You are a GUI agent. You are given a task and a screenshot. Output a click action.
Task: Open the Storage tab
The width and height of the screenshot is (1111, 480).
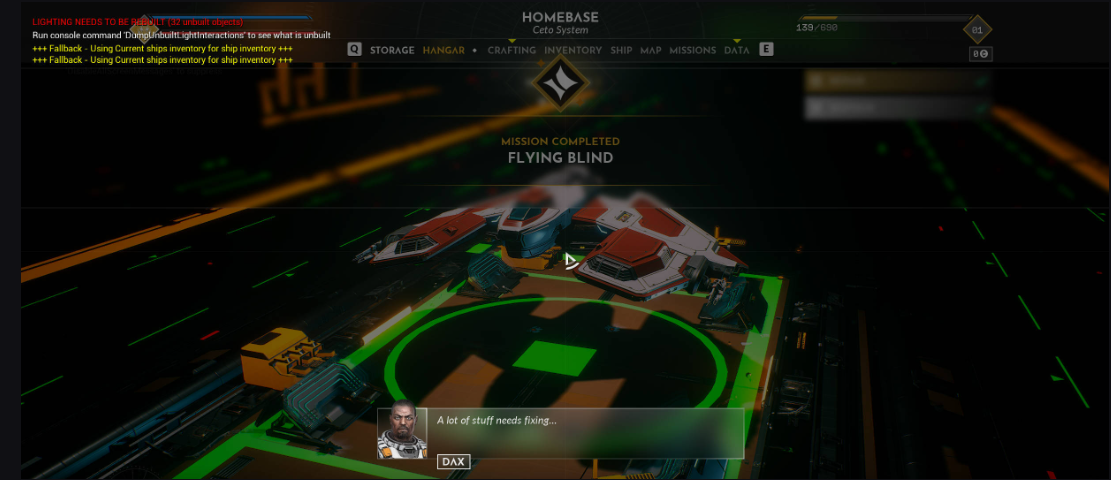click(392, 50)
